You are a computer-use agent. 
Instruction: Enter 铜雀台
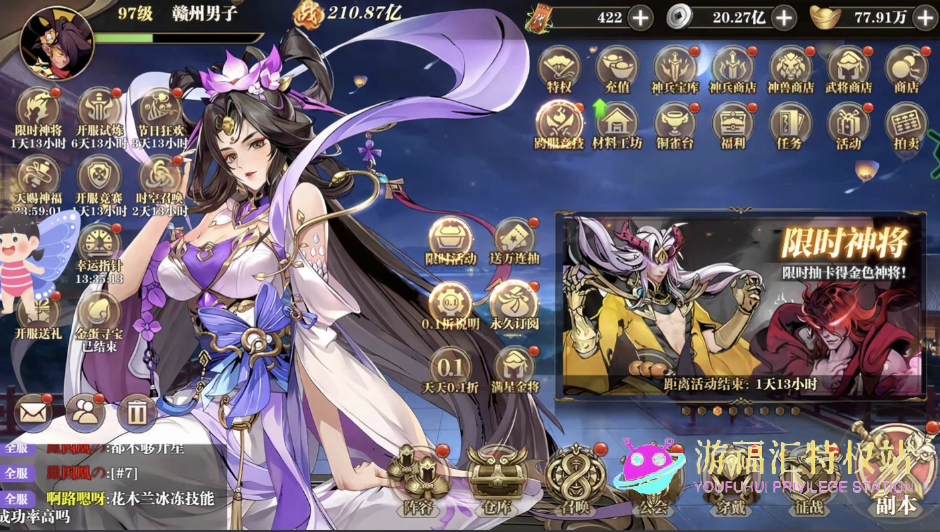[675, 126]
